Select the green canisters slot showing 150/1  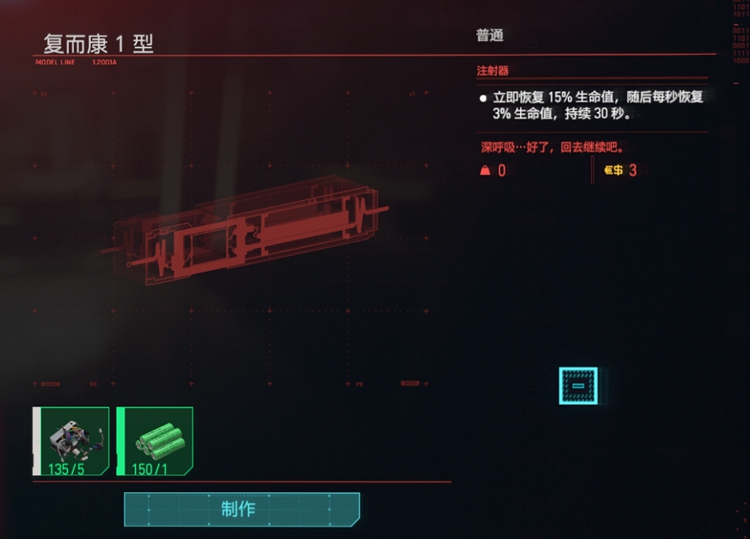pyautogui.click(x=156, y=441)
